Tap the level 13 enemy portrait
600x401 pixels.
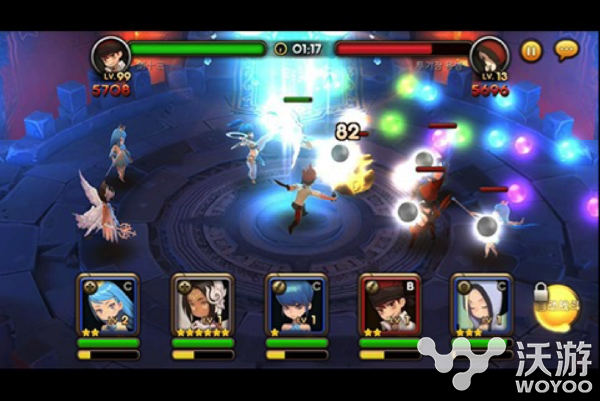coord(490,55)
